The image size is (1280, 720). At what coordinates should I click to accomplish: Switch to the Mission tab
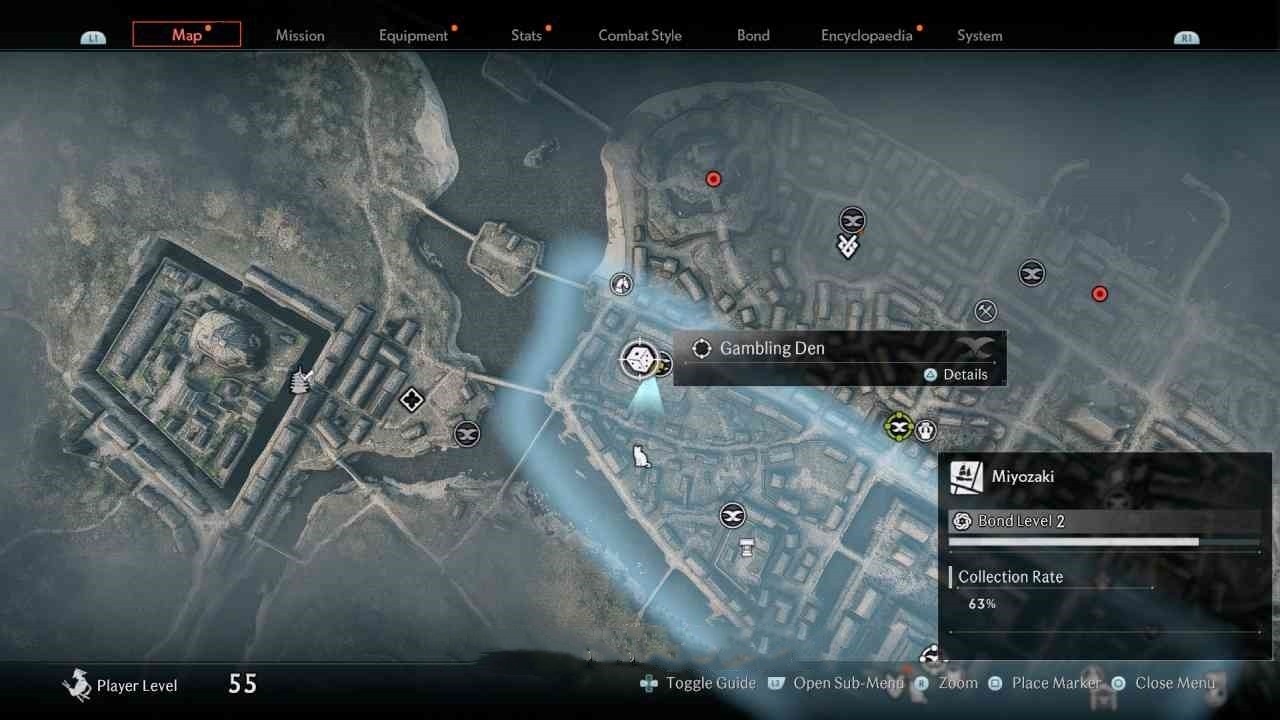coord(300,35)
